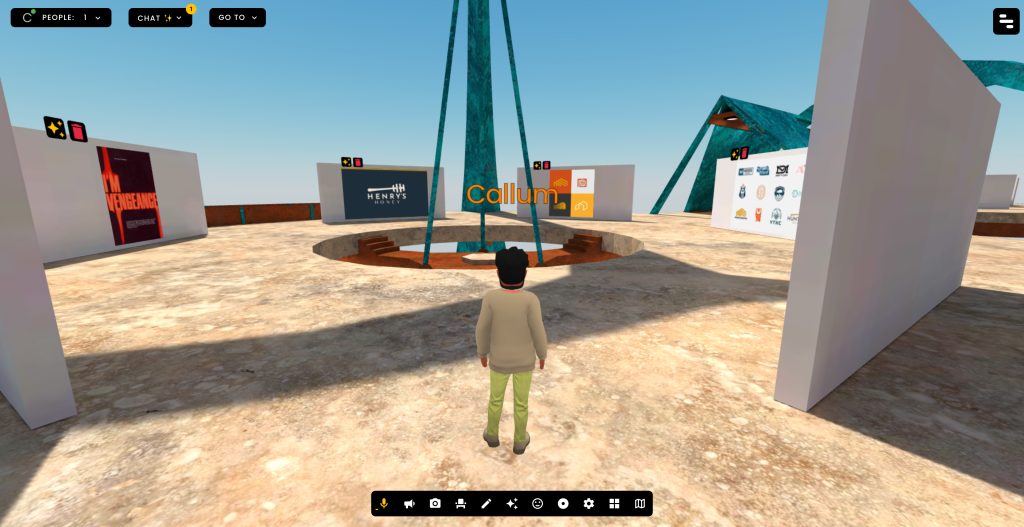Click the record disc button
The height and width of the screenshot is (527, 1024).
(x=563, y=504)
